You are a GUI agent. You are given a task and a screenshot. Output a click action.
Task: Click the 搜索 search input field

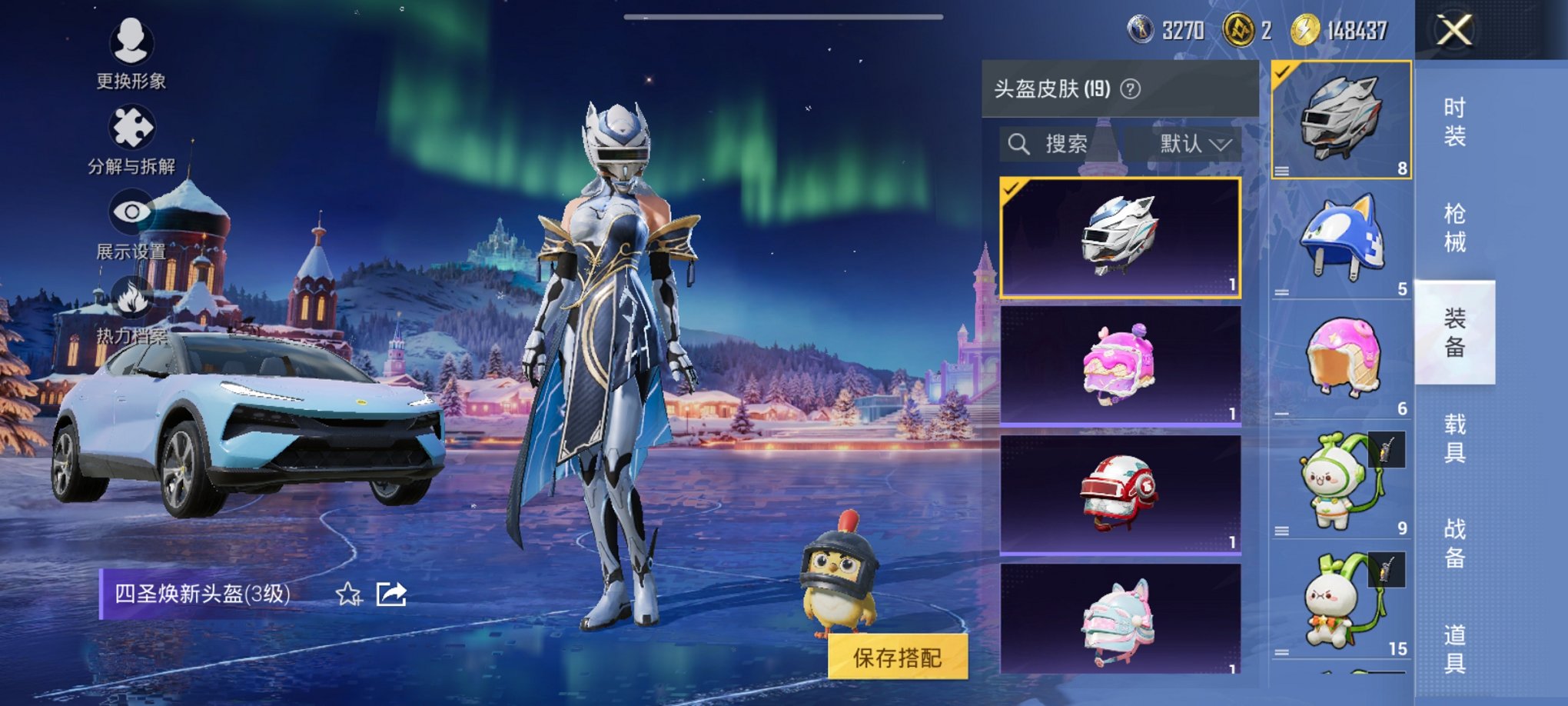[x=1068, y=143]
